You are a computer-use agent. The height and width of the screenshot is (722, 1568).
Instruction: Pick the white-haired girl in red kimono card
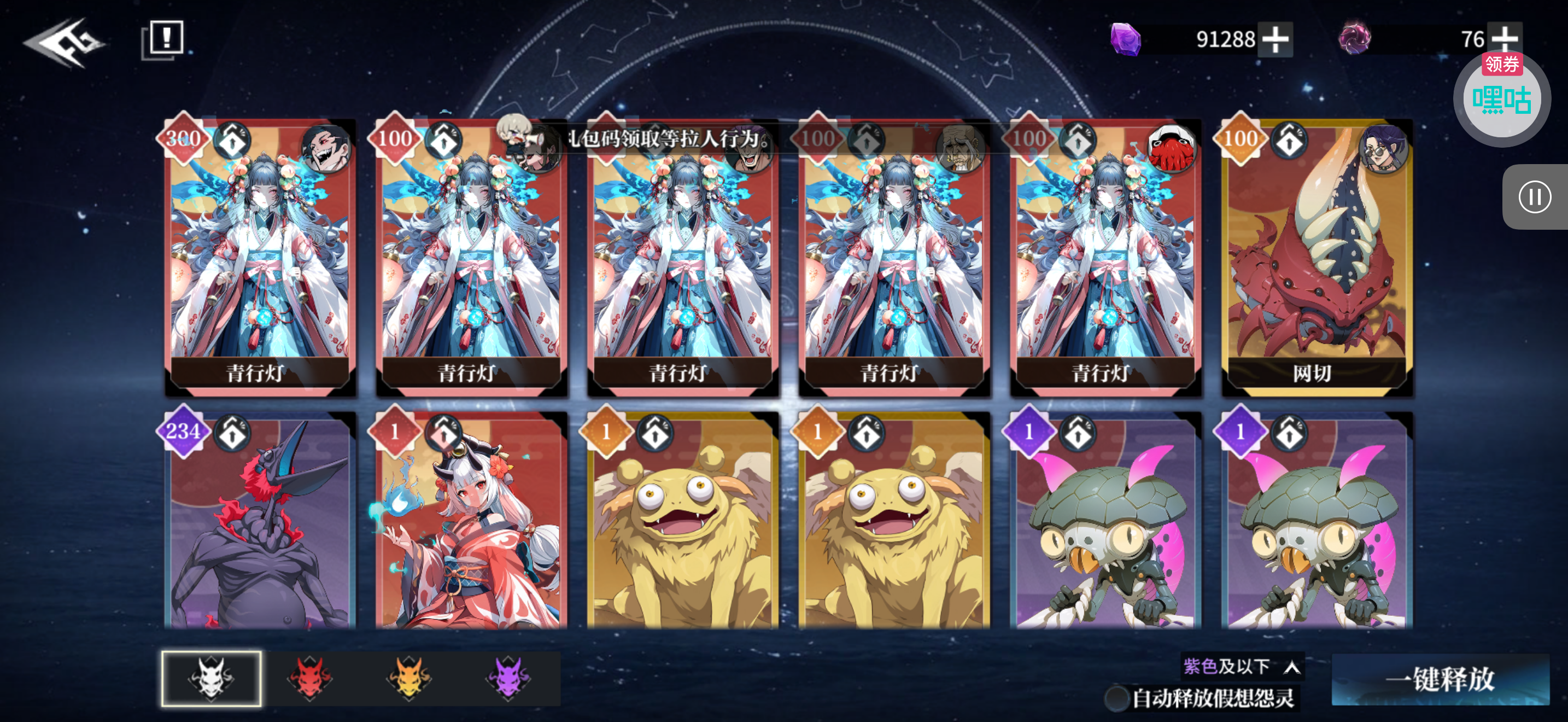(x=471, y=523)
